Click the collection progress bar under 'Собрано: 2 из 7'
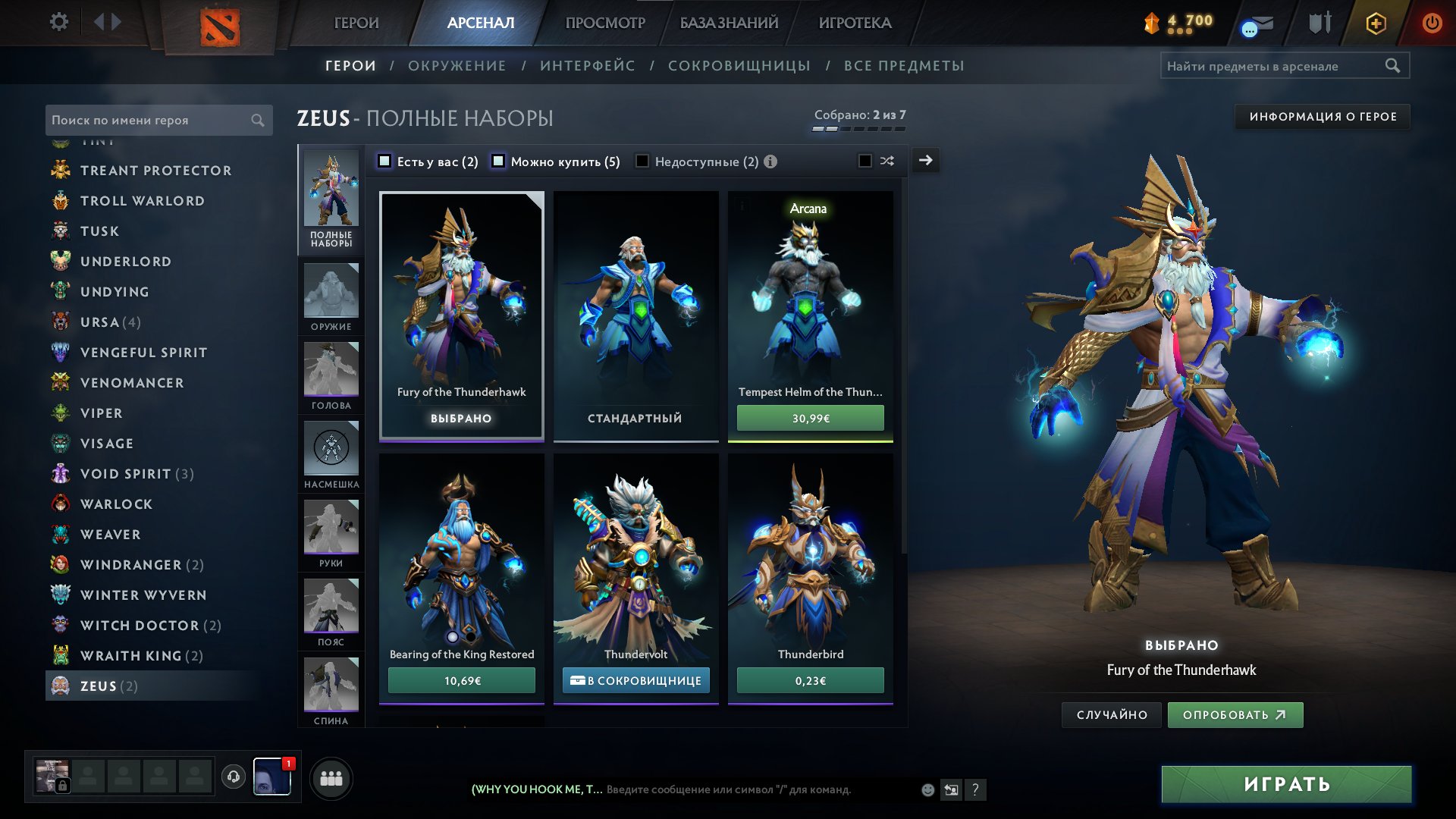The width and height of the screenshot is (1456, 819). 858,129
